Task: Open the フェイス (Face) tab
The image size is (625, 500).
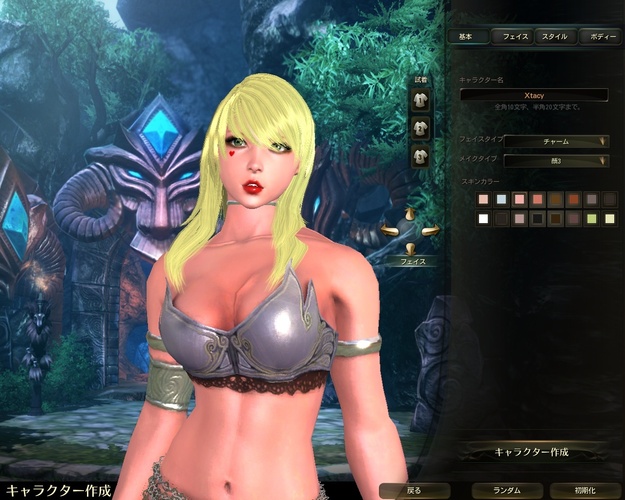Action: point(516,36)
